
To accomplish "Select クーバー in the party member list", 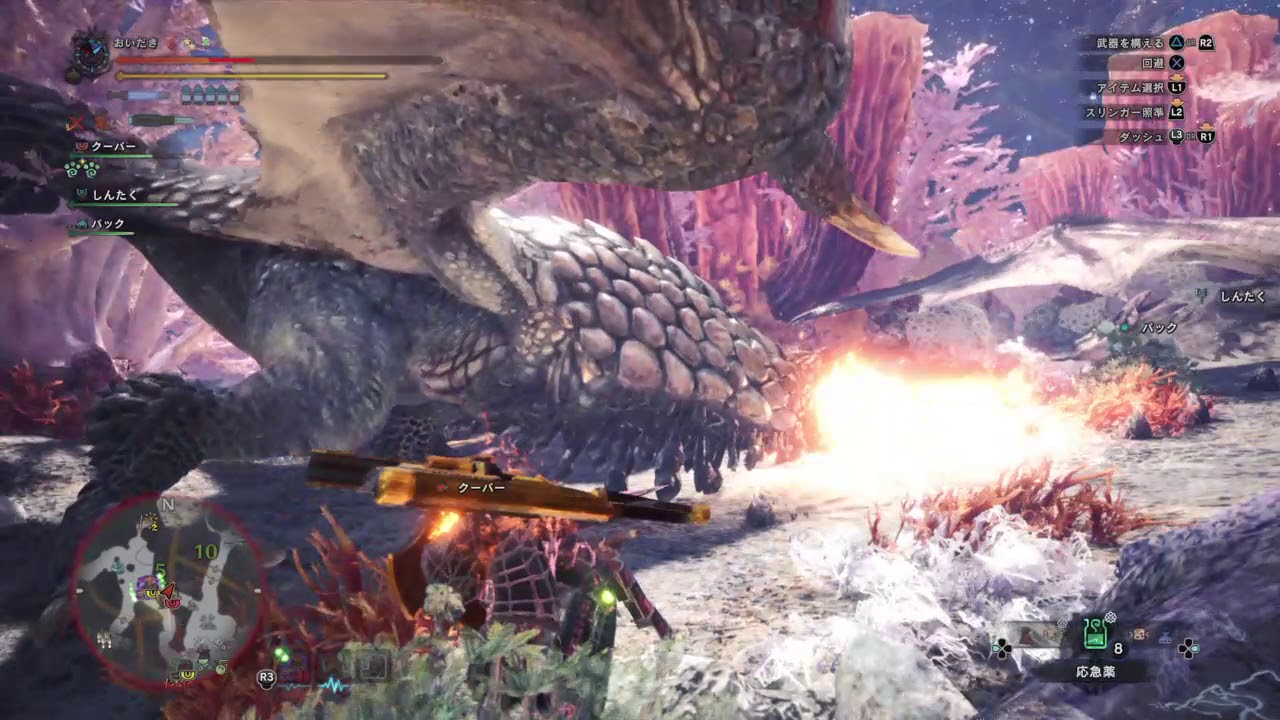I will point(113,146).
